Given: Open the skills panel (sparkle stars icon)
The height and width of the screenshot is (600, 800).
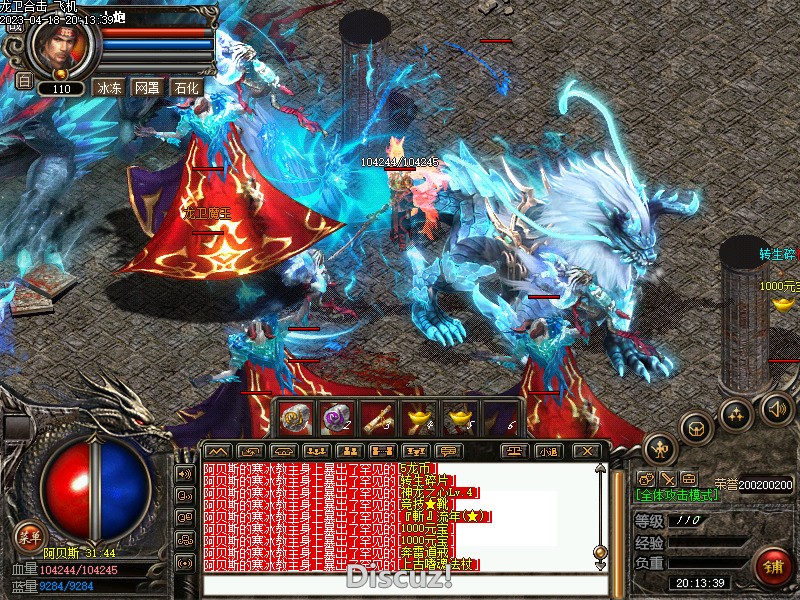Looking at the screenshot, I should click(x=737, y=414).
